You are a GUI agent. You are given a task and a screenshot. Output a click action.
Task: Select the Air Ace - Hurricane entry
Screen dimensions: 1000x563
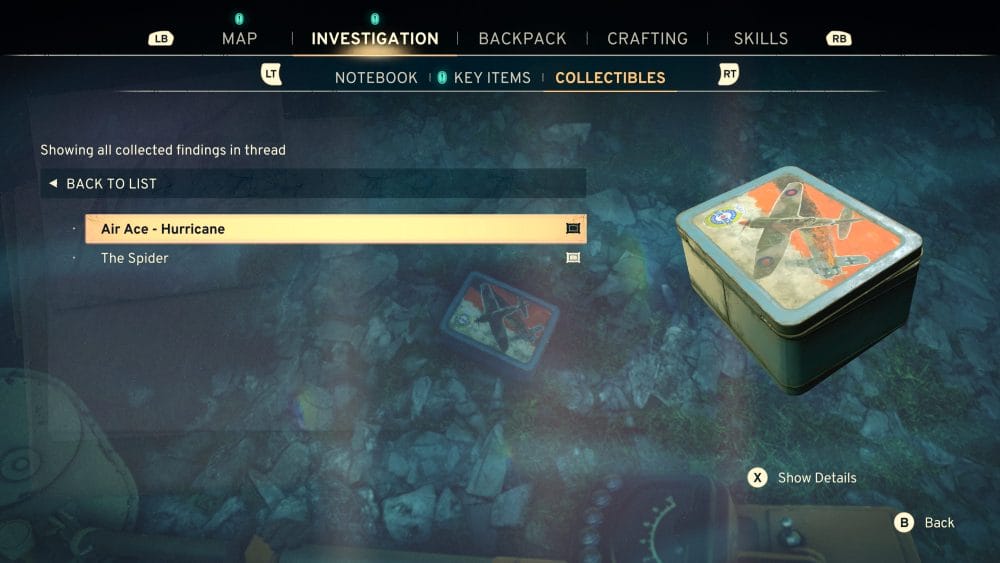pos(335,229)
